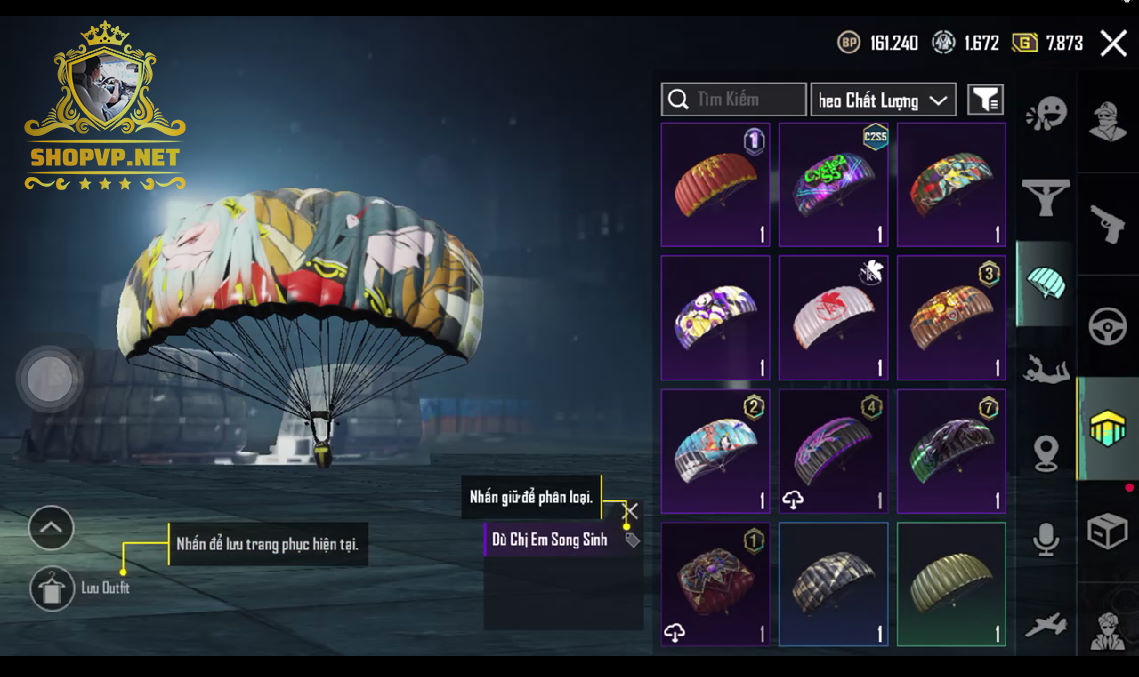Switch to the steering wheel vehicles tab
Image resolution: width=1139 pixels, height=677 pixels.
pos(1107,327)
